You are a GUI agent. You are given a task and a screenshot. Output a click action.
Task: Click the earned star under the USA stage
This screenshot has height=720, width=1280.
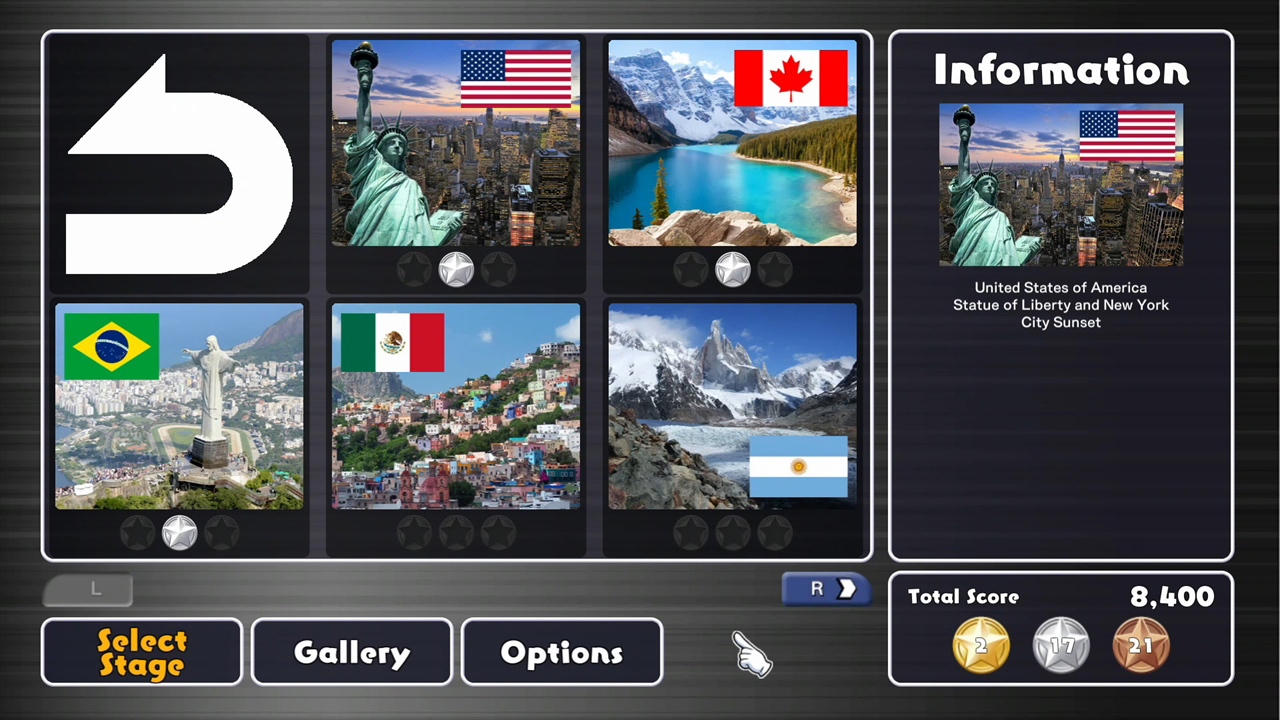pyautogui.click(x=456, y=268)
